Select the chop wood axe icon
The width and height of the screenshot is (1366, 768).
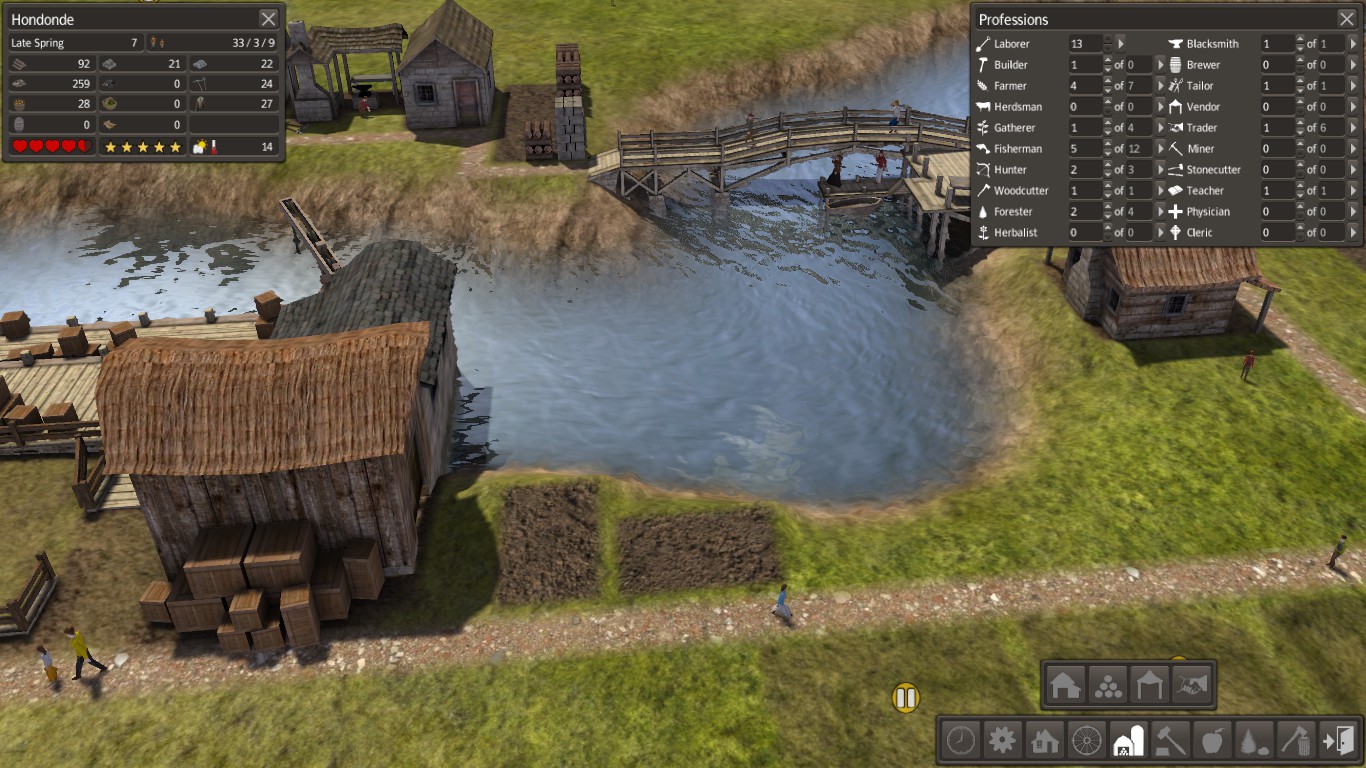(x=1296, y=741)
